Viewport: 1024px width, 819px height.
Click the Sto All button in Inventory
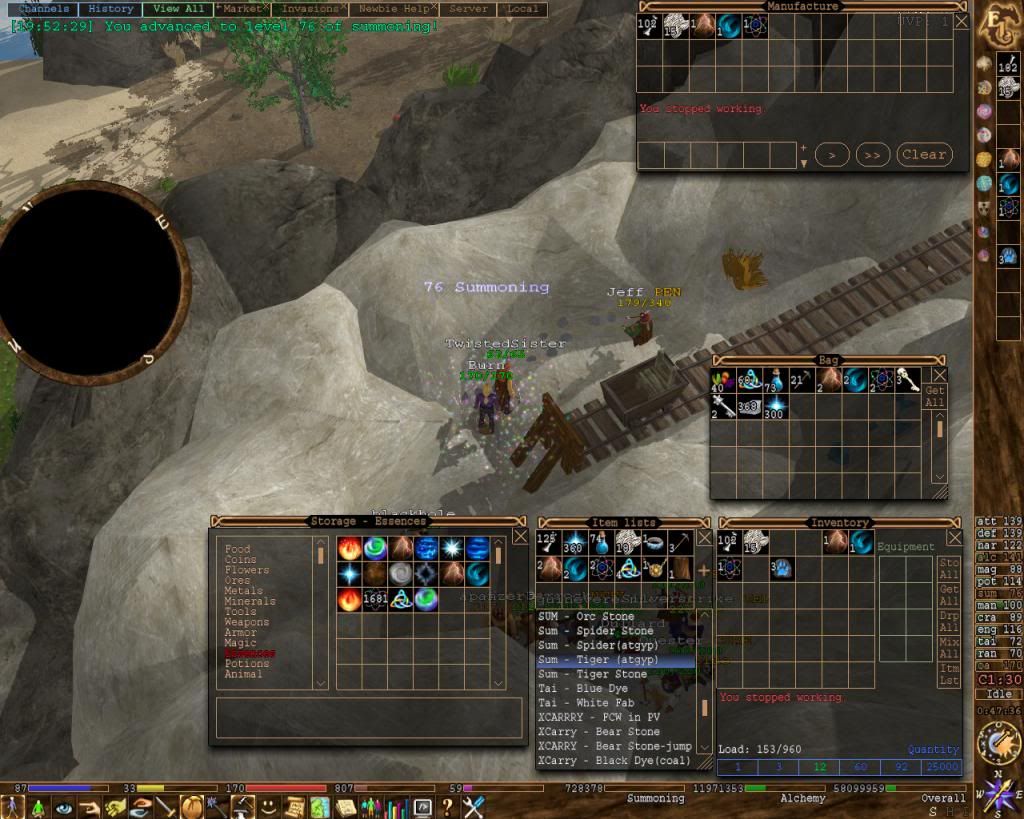click(949, 569)
